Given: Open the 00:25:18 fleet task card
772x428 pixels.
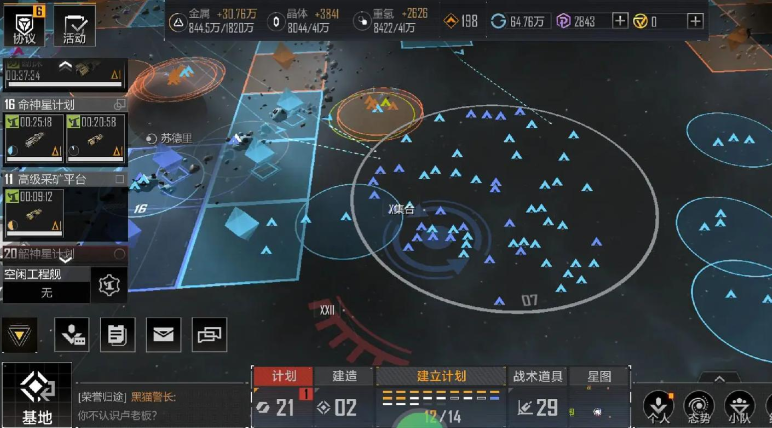Looking at the screenshot, I should [34, 138].
